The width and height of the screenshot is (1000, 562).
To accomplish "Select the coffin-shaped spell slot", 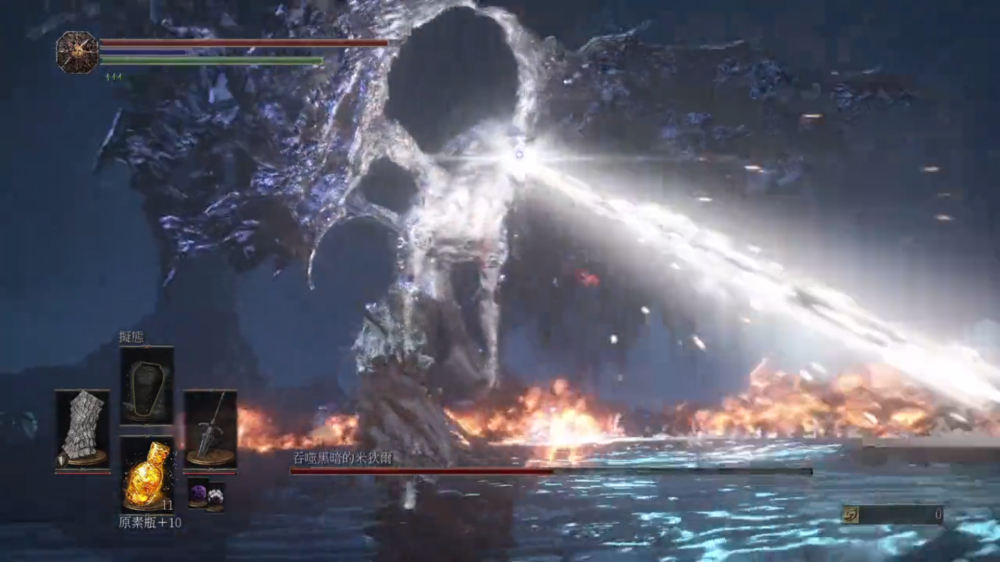I will pyautogui.click(x=146, y=385).
